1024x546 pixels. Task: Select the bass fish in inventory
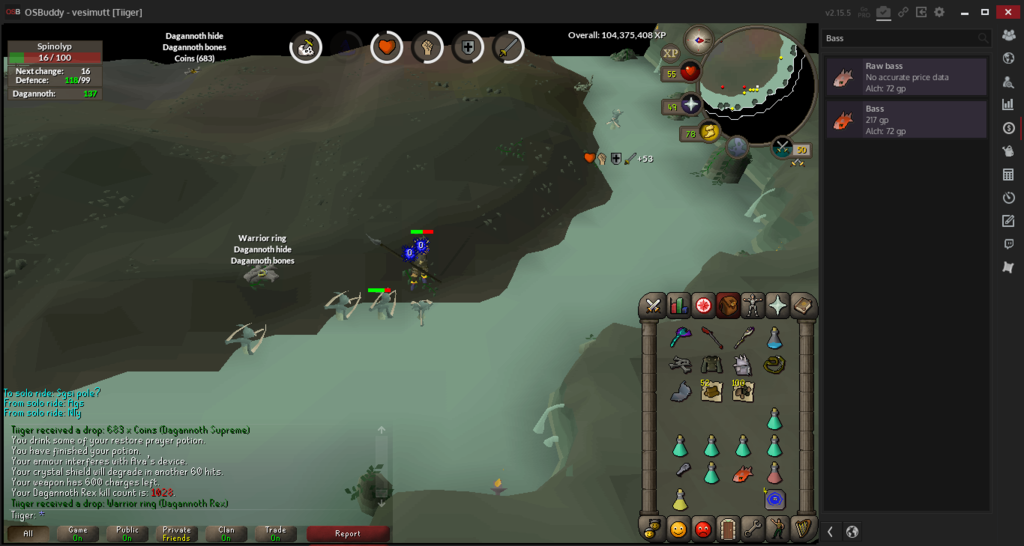click(742, 472)
